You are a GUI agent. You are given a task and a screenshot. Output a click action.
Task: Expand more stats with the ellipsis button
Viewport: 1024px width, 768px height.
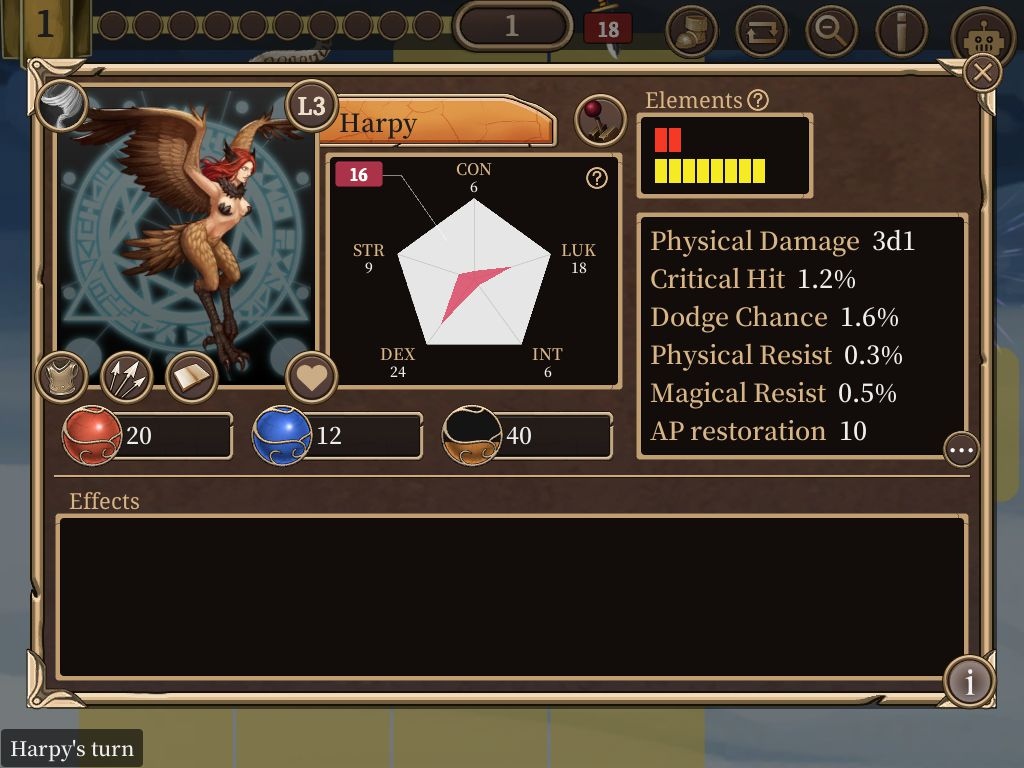[x=961, y=450]
